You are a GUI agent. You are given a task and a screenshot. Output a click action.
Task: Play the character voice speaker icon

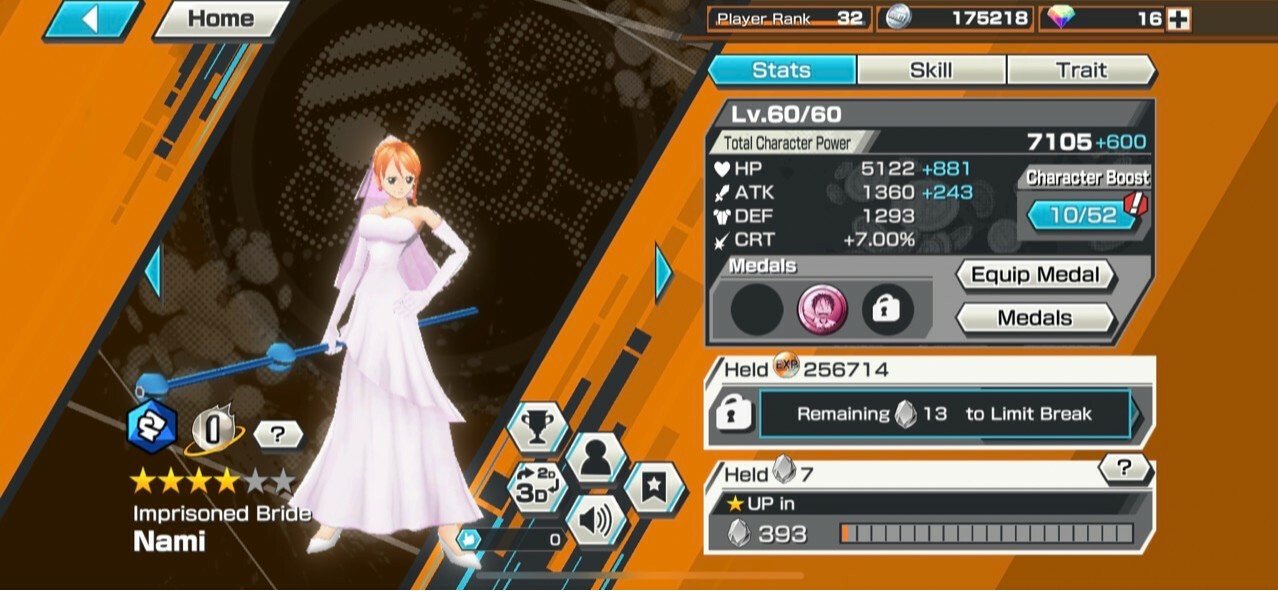[x=596, y=520]
